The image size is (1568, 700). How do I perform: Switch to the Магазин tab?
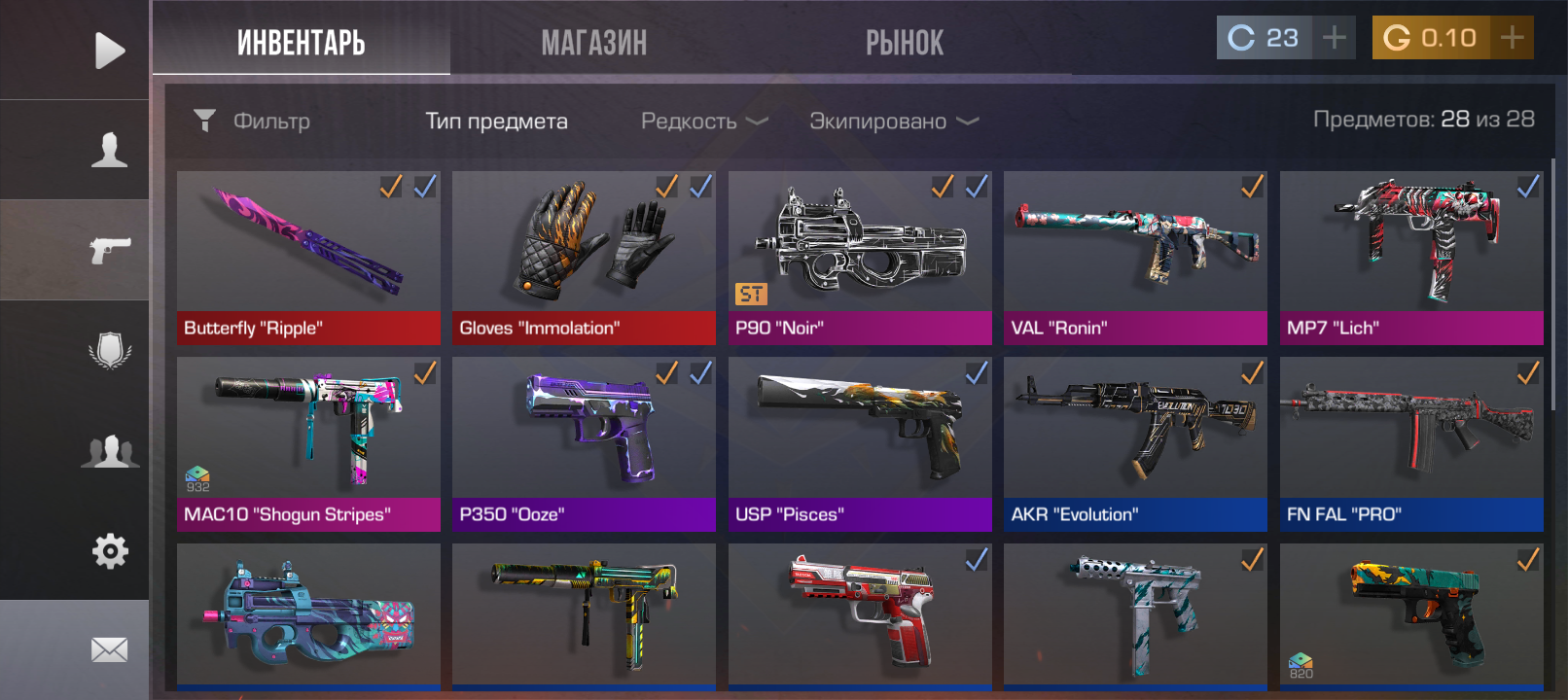[593, 43]
